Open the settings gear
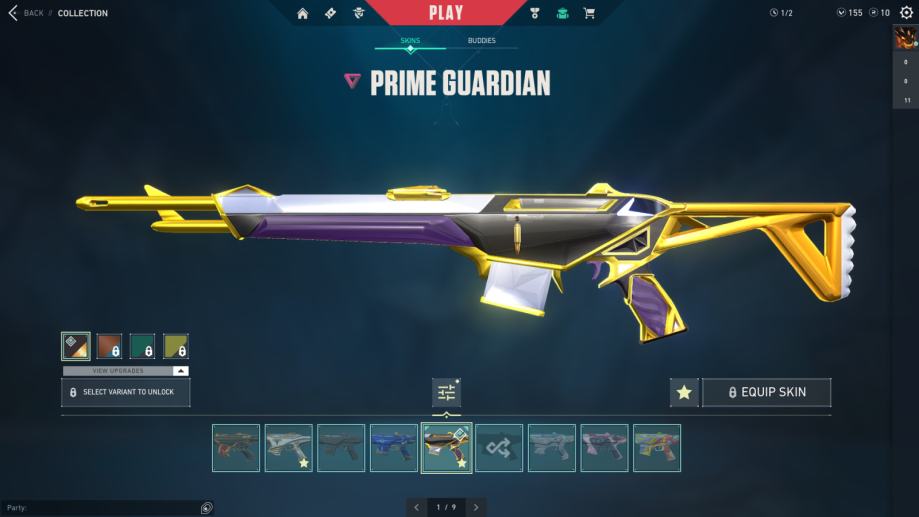The image size is (919, 517). (906, 13)
